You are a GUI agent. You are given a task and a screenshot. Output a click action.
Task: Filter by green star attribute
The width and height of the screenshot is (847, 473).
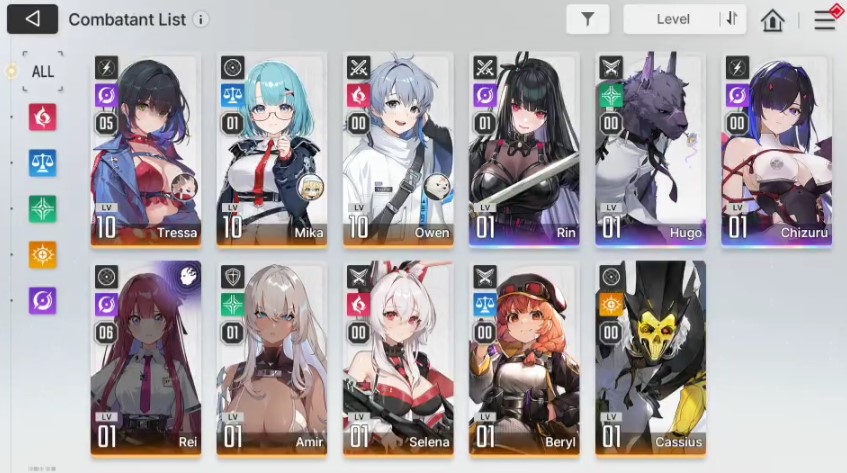[43, 209]
